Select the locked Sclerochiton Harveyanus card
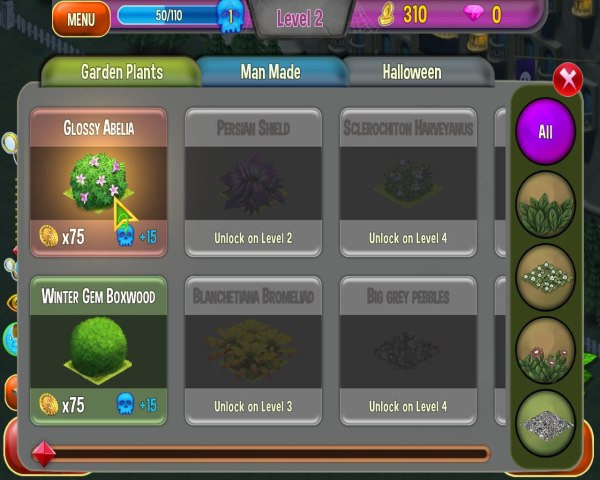The width and height of the screenshot is (600, 480). [x=408, y=182]
